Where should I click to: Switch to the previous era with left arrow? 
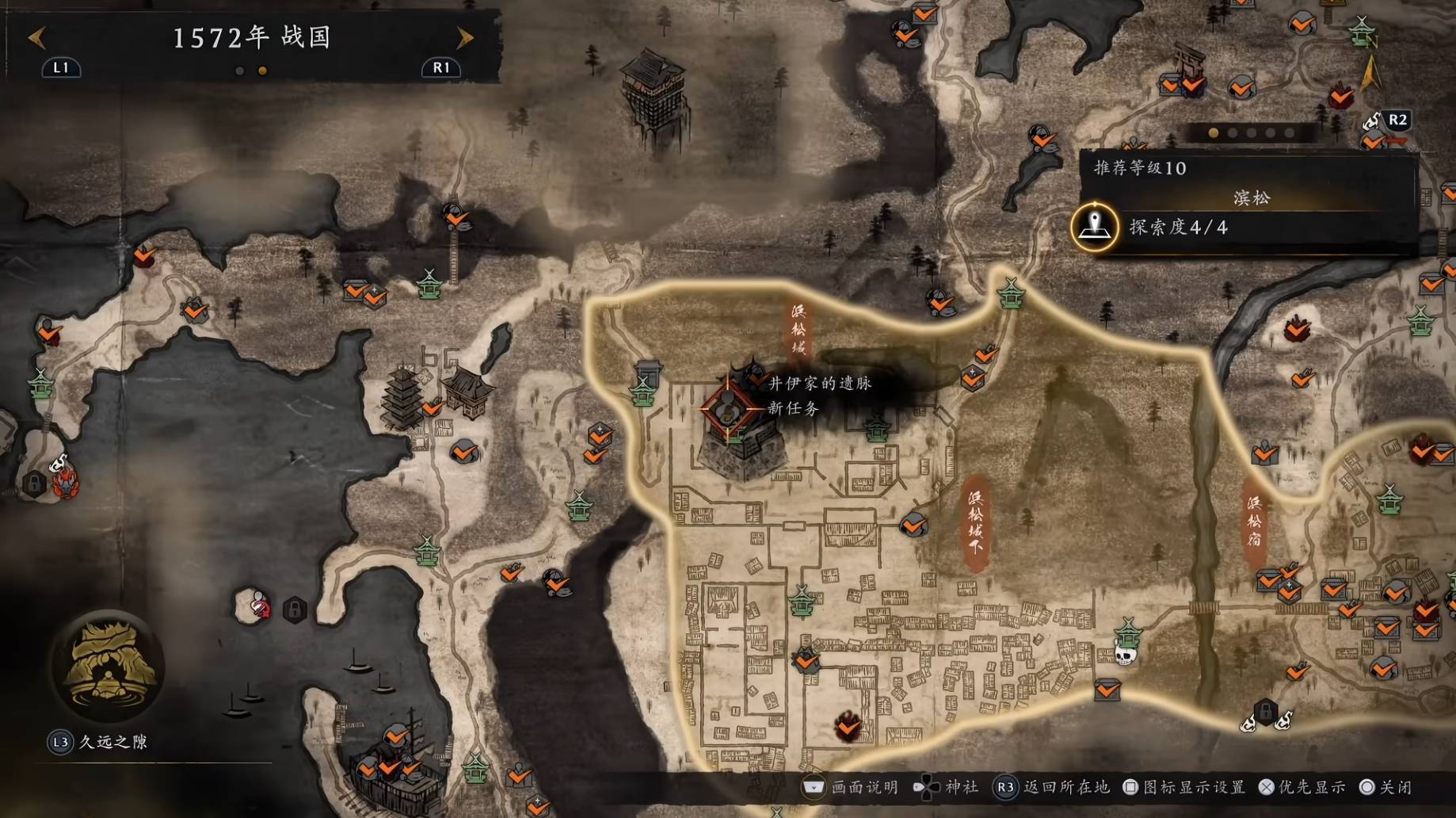tap(37, 37)
